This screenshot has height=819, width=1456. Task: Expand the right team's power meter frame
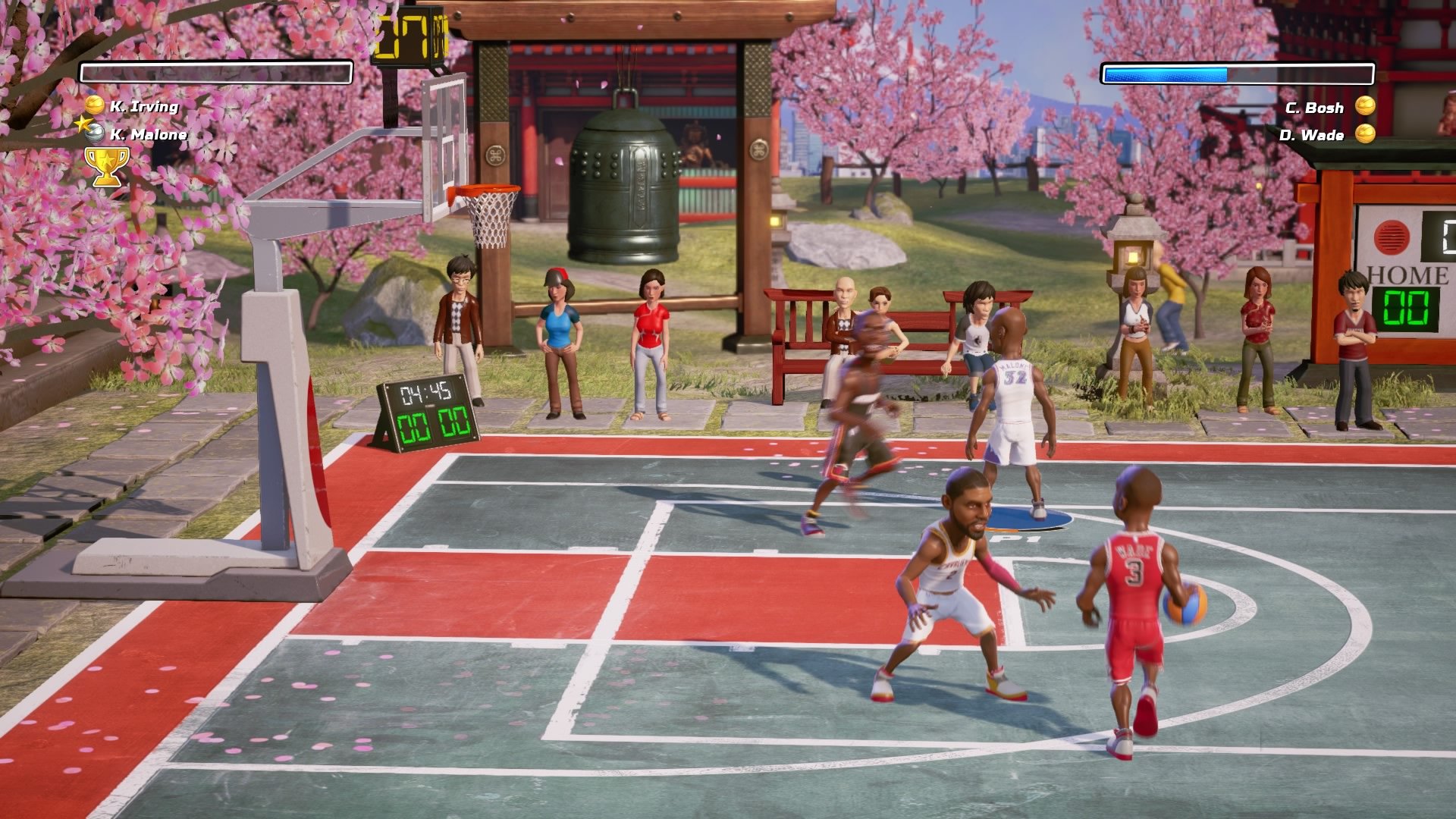point(1238,74)
